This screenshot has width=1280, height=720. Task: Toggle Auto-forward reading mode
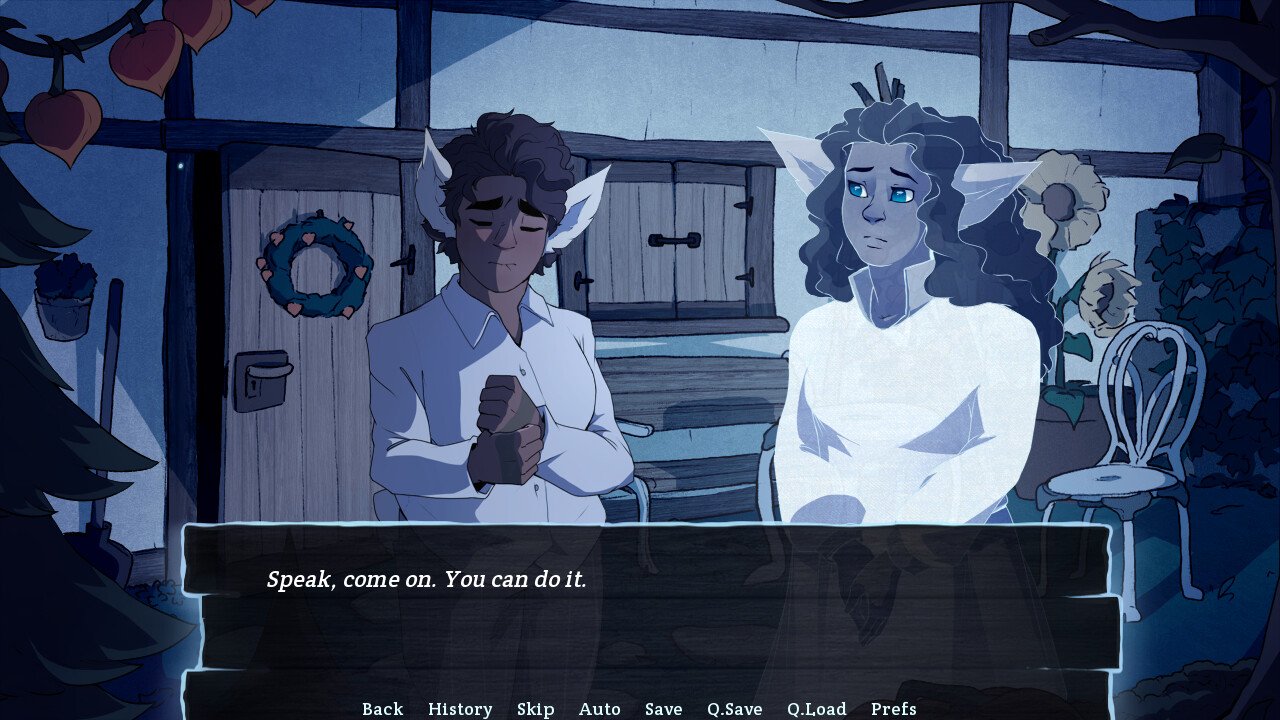click(600, 708)
